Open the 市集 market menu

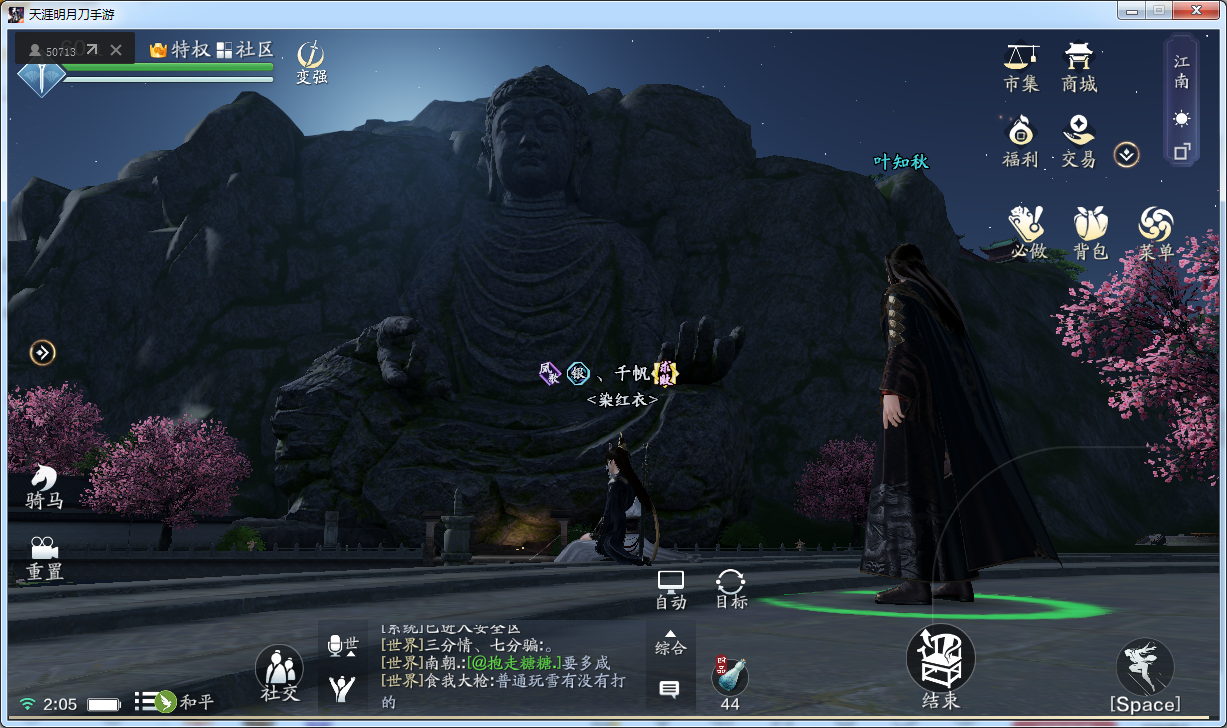[1021, 66]
